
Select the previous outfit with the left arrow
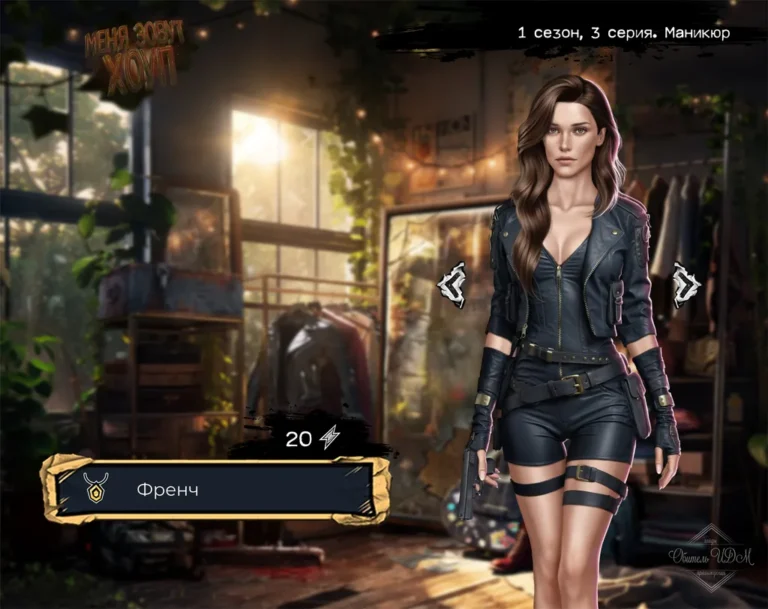click(x=452, y=285)
